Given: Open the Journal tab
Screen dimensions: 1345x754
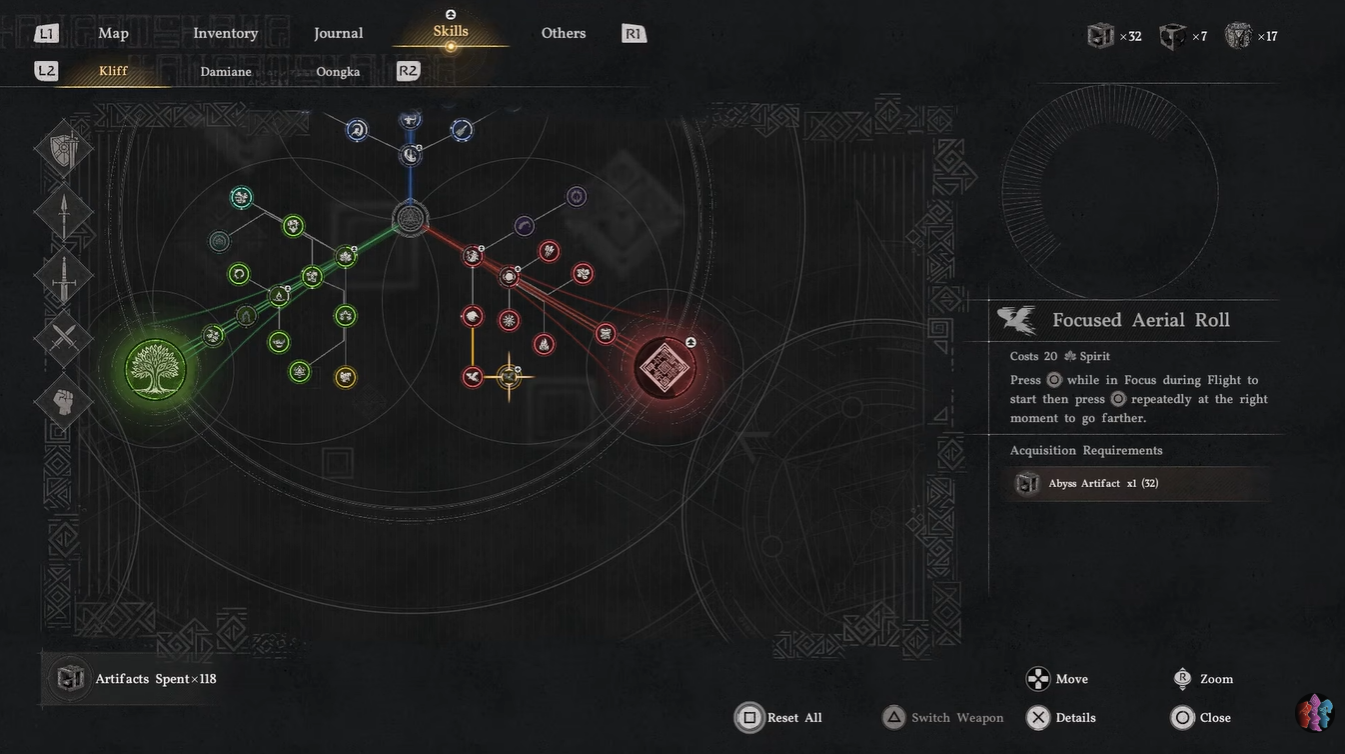Looking at the screenshot, I should [338, 33].
